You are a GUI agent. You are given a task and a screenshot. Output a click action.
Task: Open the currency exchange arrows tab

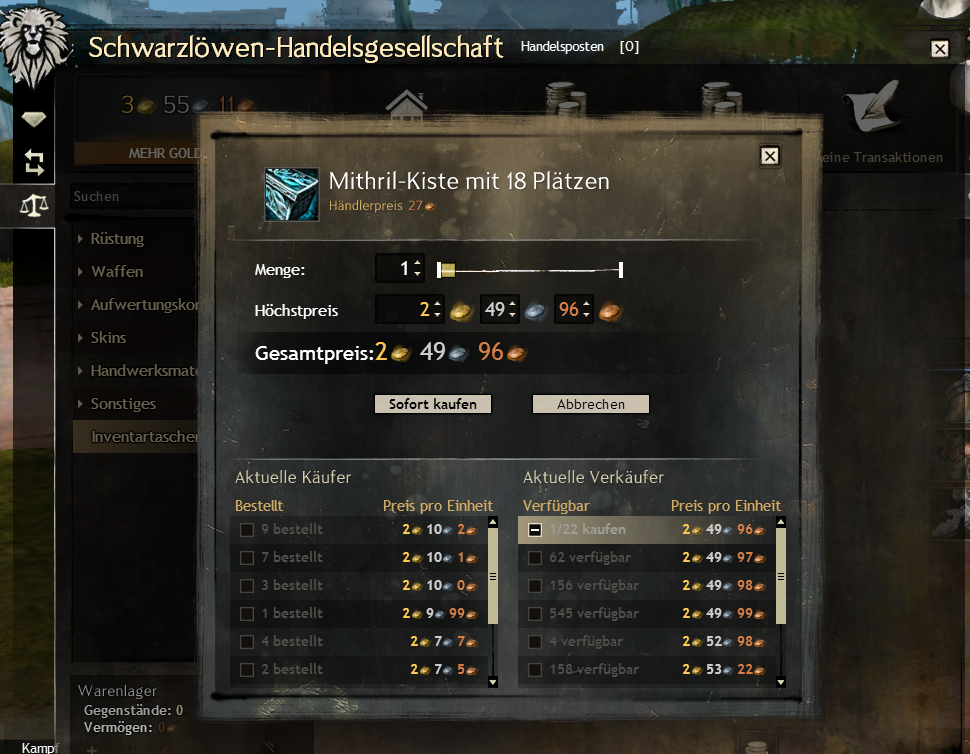pos(34,161)
